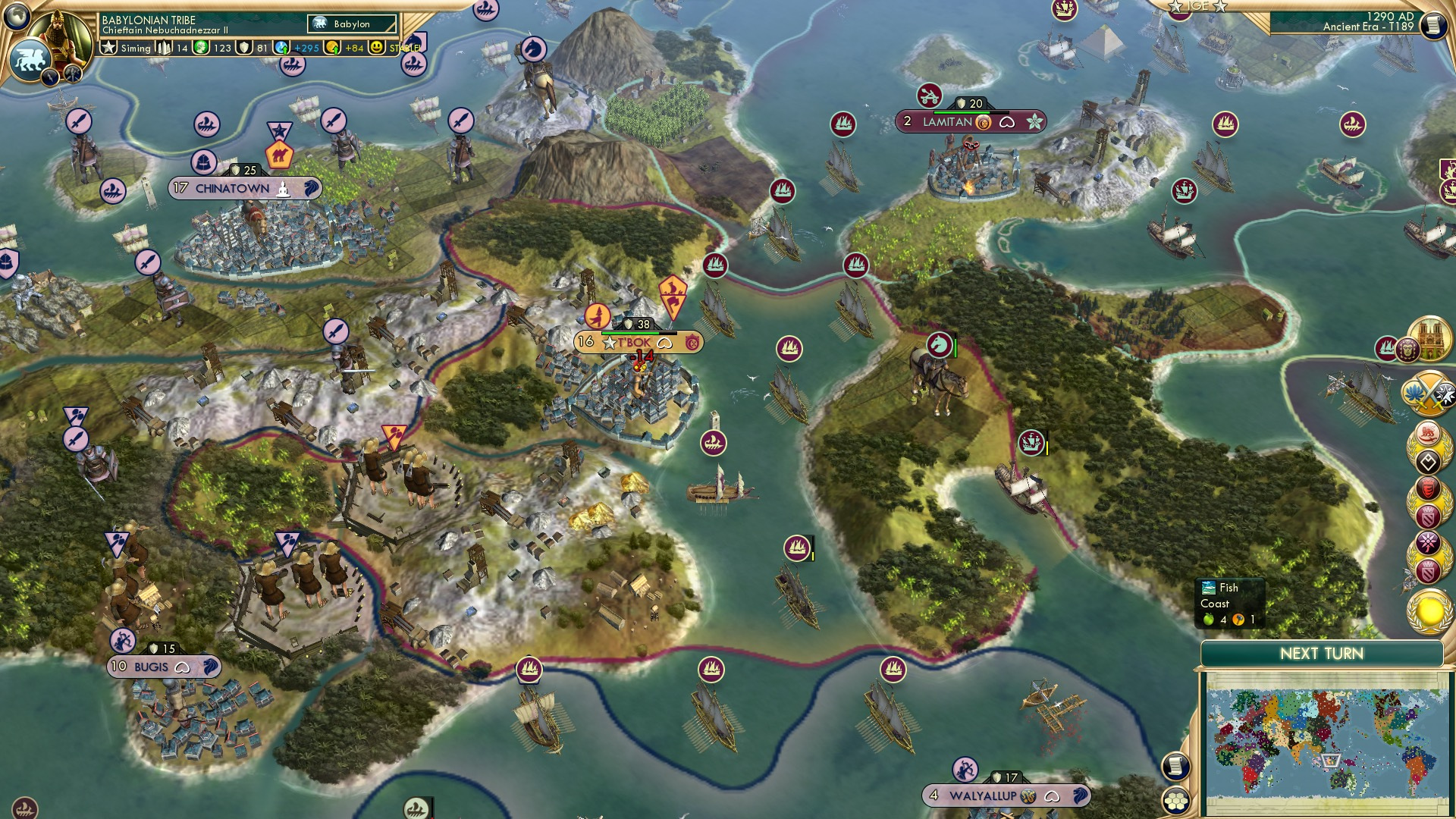Select the T'BOK city banner
This screenshot has width=1456, height=819.
click(x=639, y=342)
